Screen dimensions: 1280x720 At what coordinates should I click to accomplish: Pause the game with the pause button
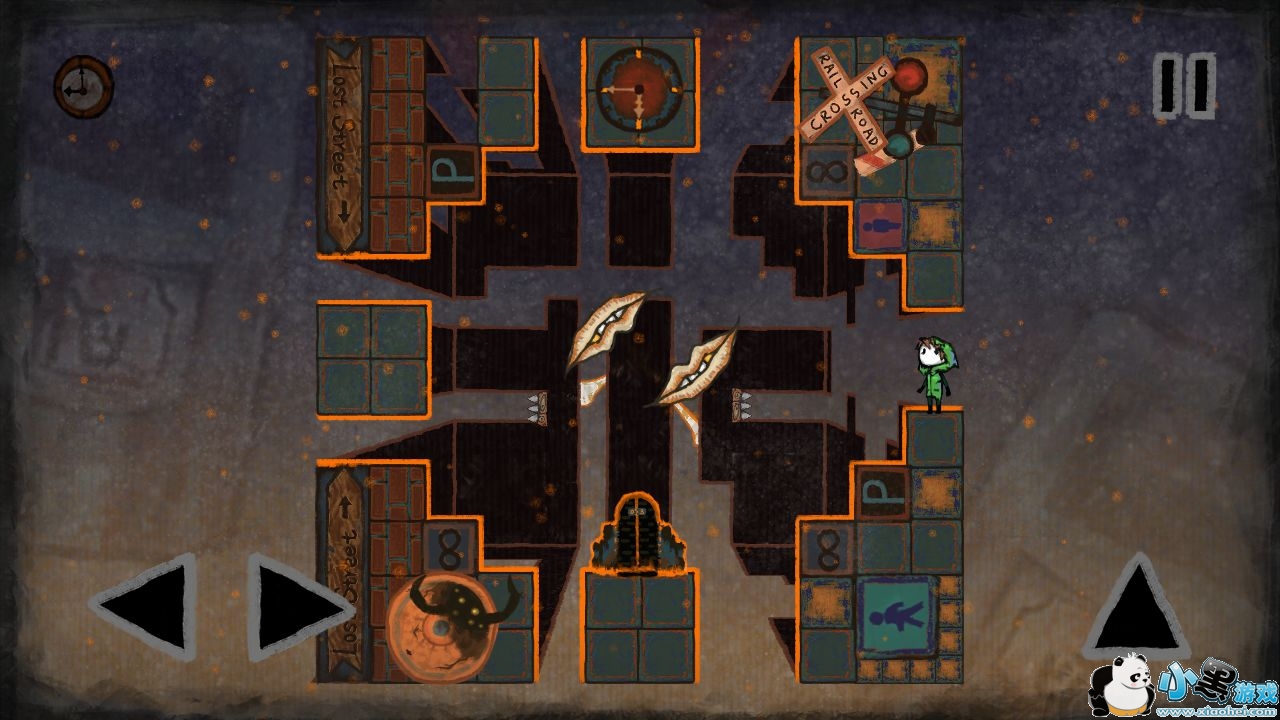pyautogui.click(x=1185, y=85)
